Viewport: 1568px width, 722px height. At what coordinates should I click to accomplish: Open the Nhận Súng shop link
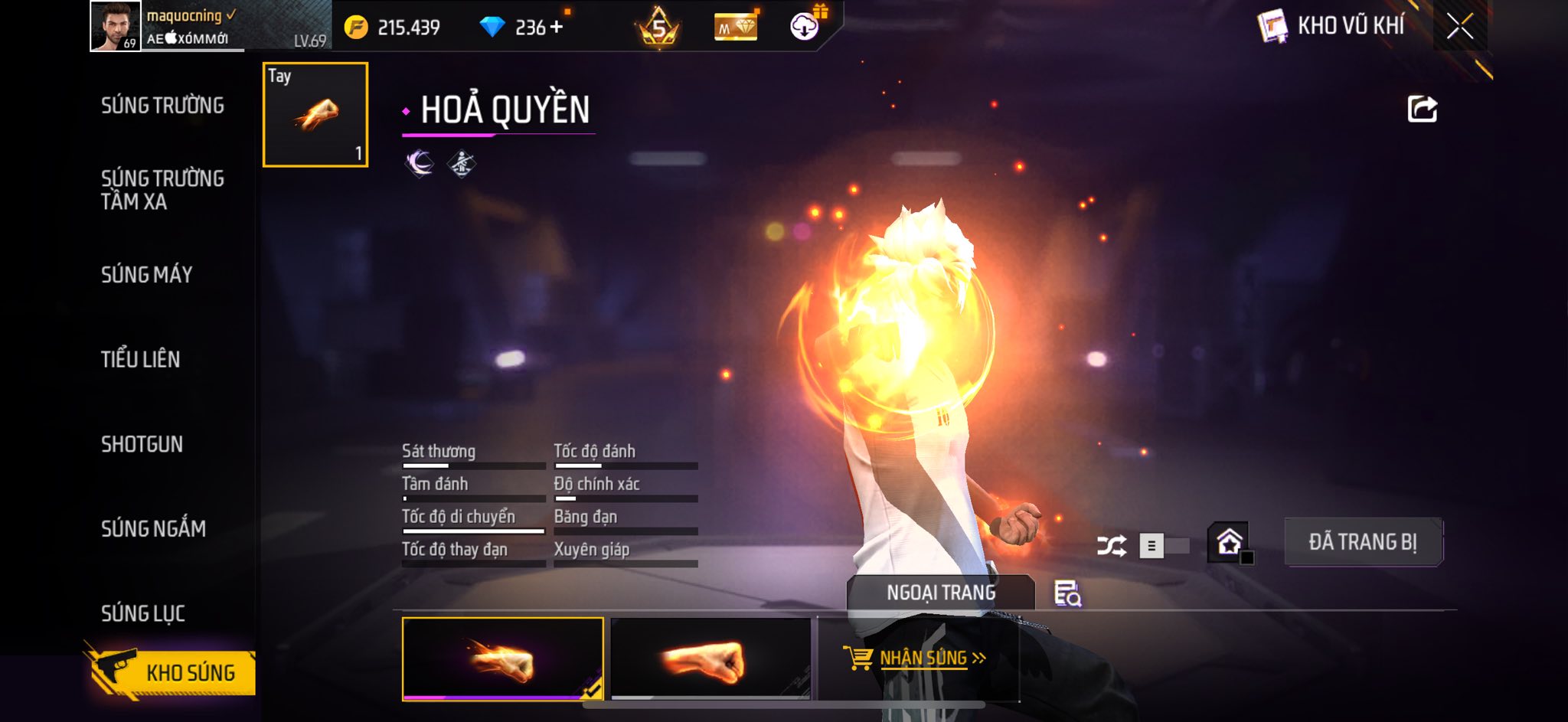click(916, 658)
